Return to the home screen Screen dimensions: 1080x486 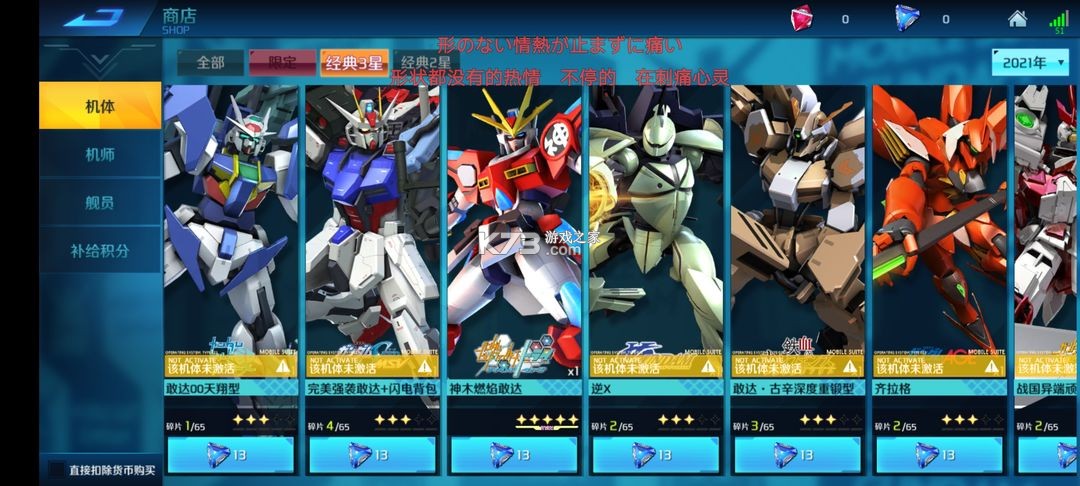[x=1017, y=18]
